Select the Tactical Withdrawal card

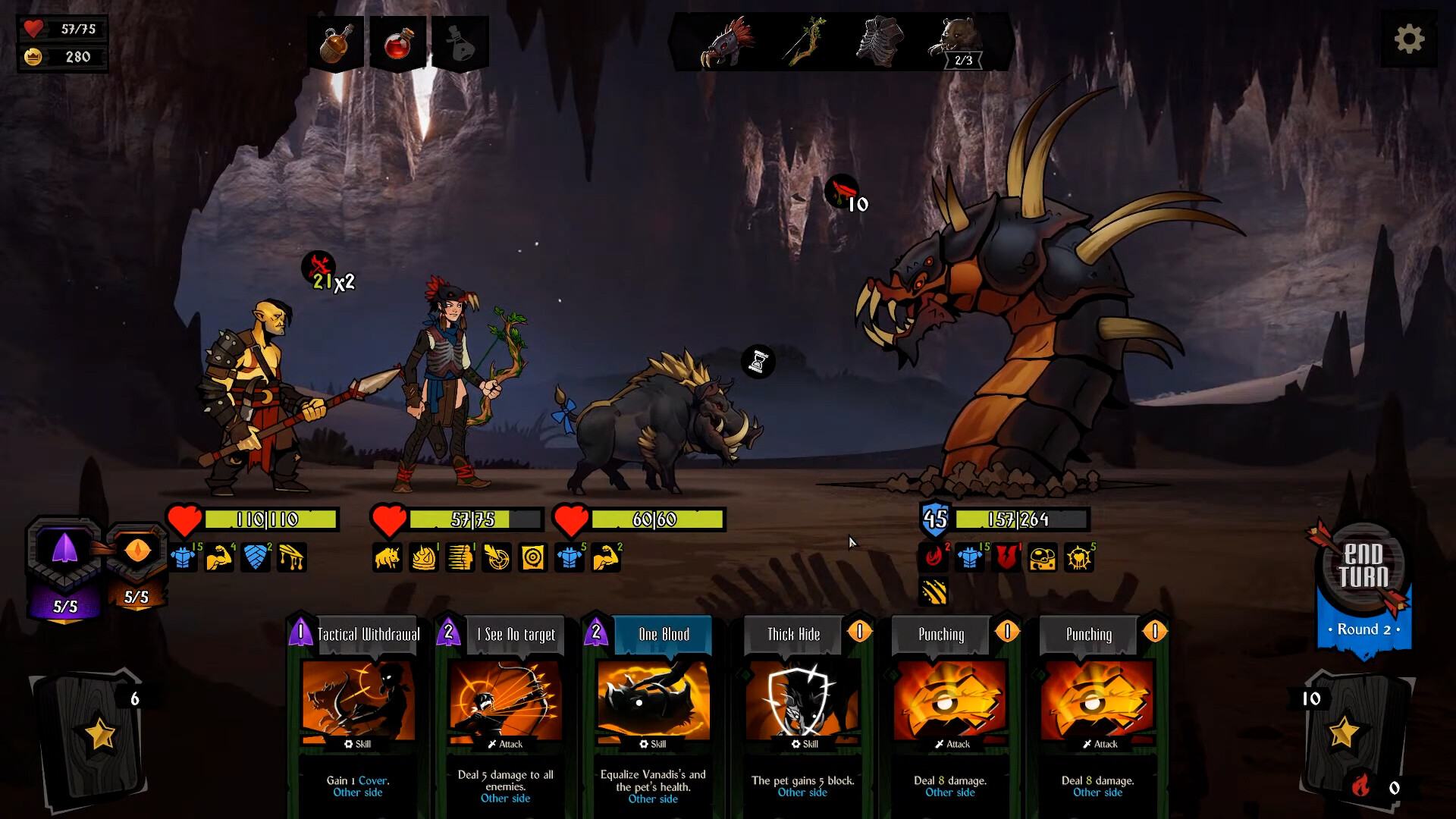click(358, 713)
